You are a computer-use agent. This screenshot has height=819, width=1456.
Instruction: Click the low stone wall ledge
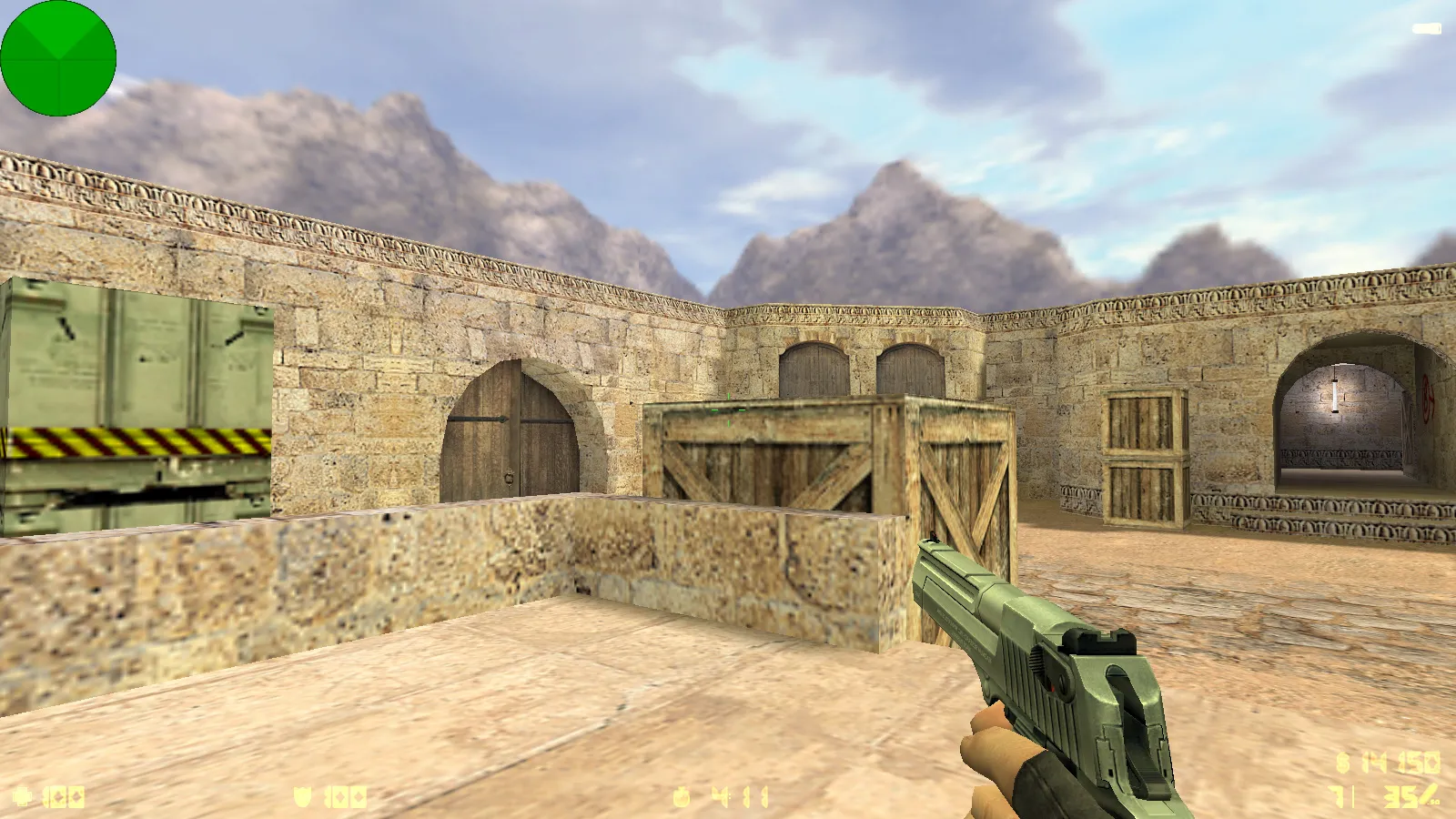(x=364, y=564)
